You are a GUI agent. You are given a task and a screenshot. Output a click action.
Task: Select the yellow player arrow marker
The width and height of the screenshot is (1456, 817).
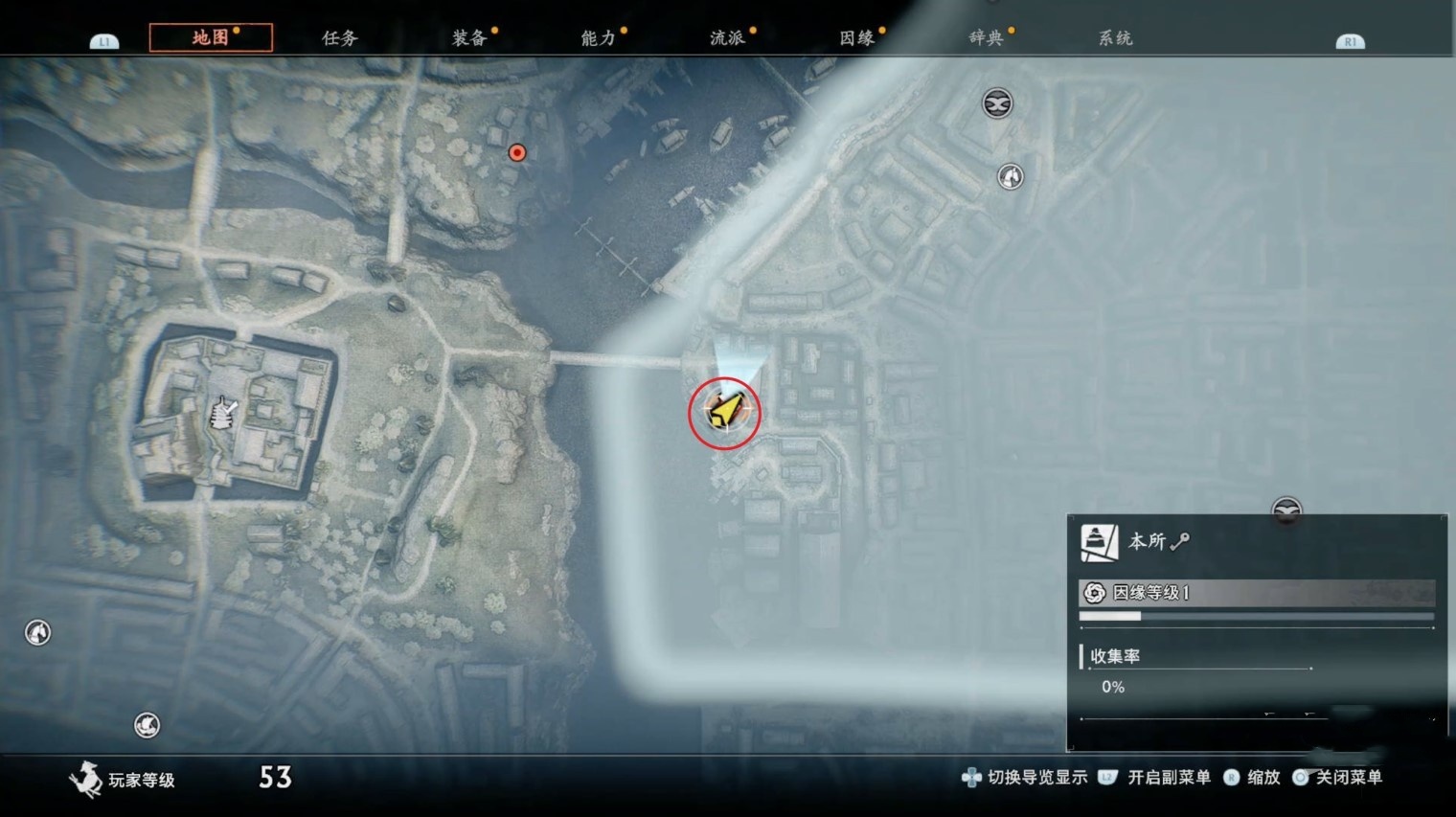click(x=725, y=412)
